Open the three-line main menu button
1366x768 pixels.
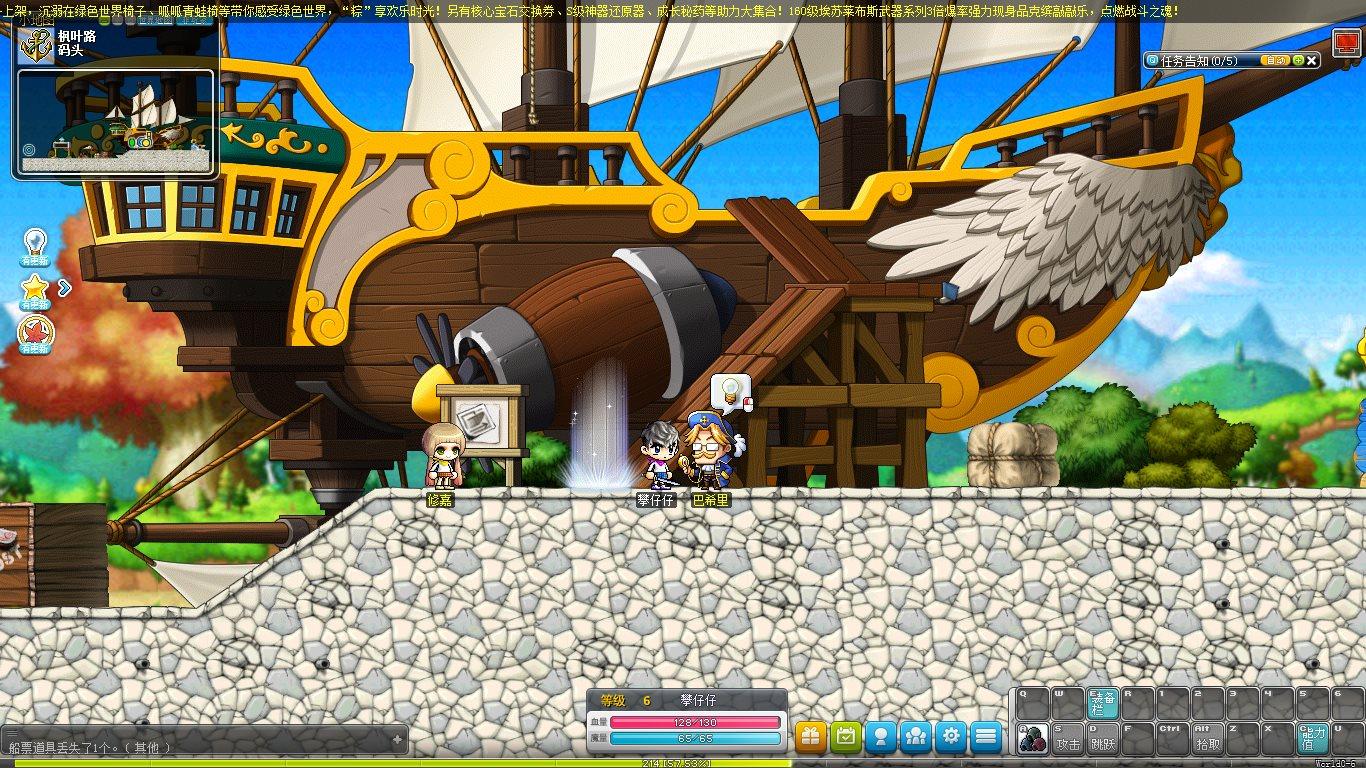click(986, 737)
